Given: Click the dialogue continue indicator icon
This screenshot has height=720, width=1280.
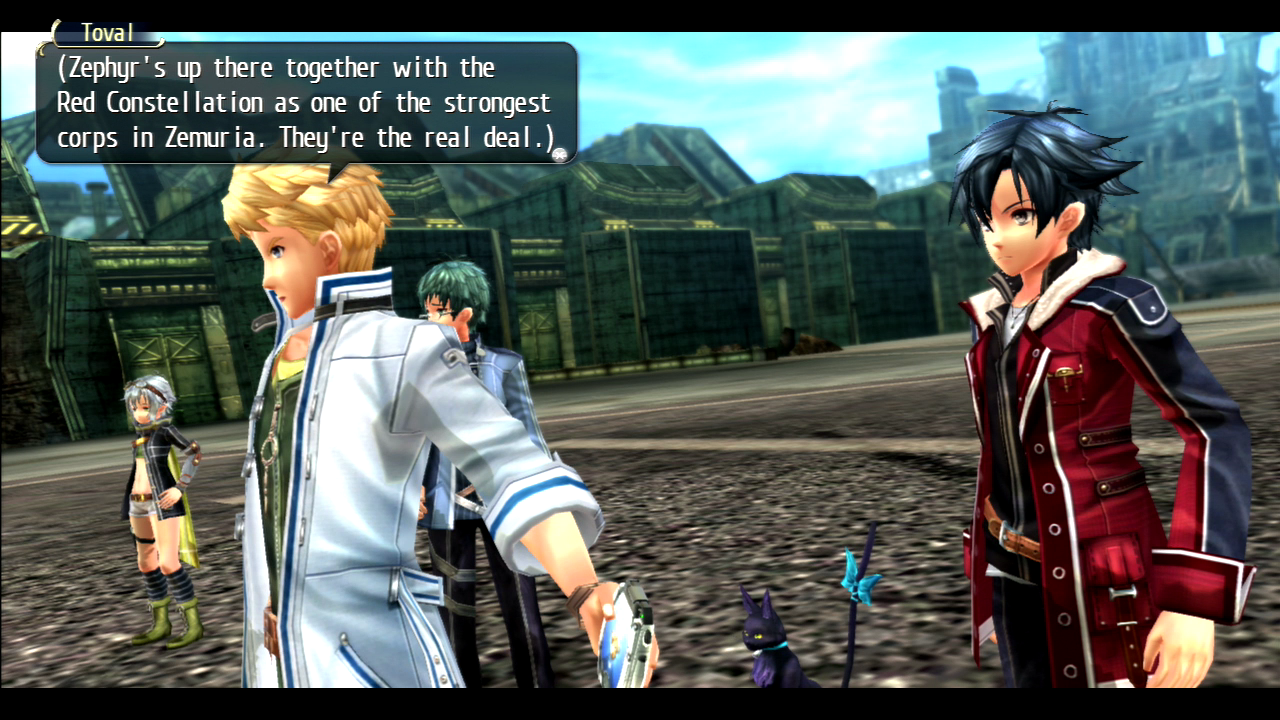Looking at the screenshot, I should tap(562, 153).
